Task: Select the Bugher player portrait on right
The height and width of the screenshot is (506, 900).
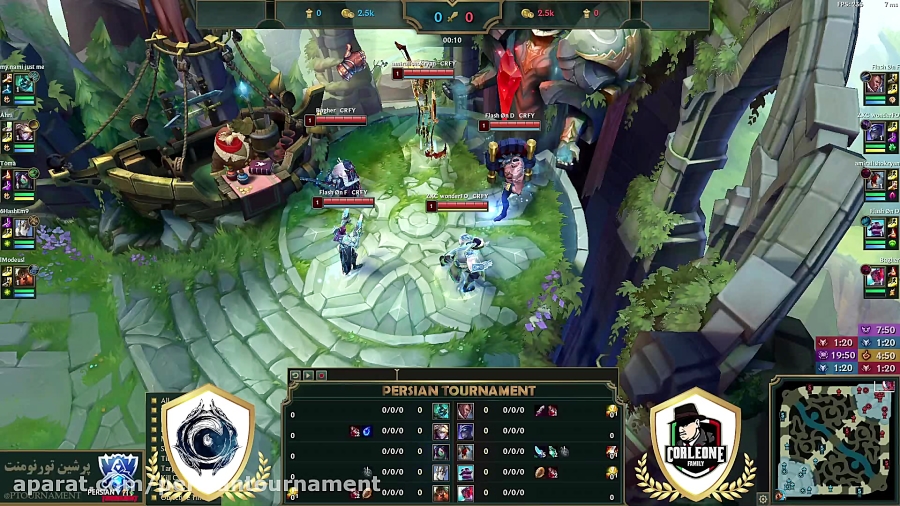Action: click(875, 278)
